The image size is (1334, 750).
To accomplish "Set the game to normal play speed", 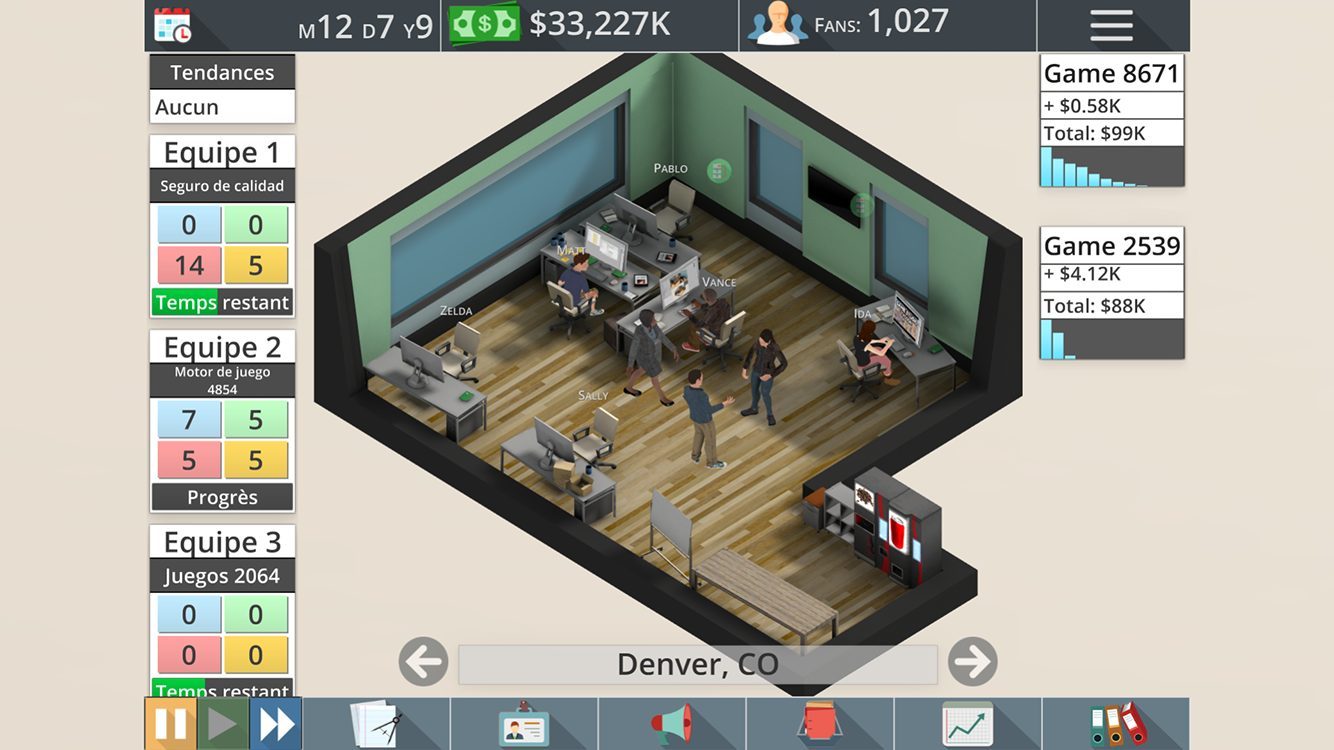I will 222,724.
